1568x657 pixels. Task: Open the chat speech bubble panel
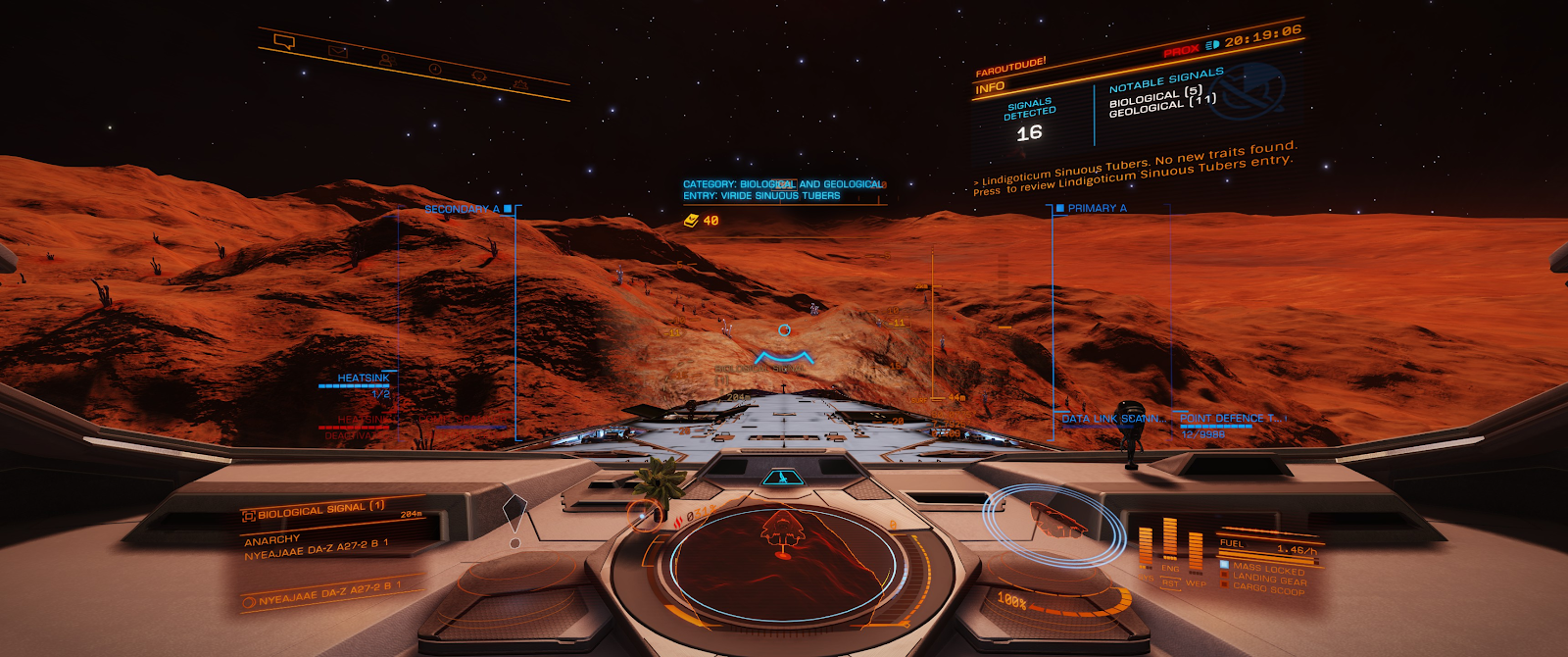tap(284, 42)
